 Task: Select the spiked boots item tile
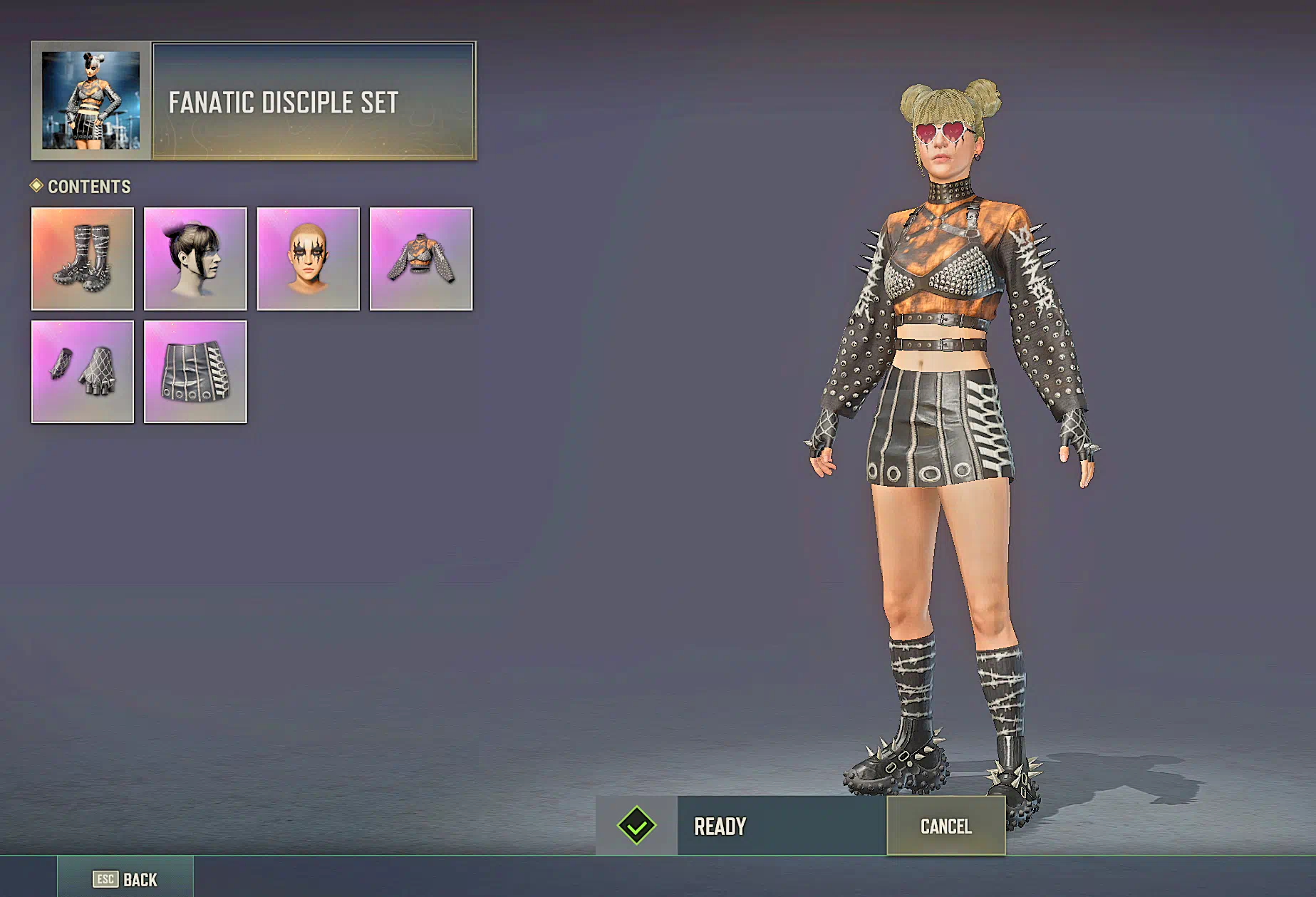click(x=83, y=259)
